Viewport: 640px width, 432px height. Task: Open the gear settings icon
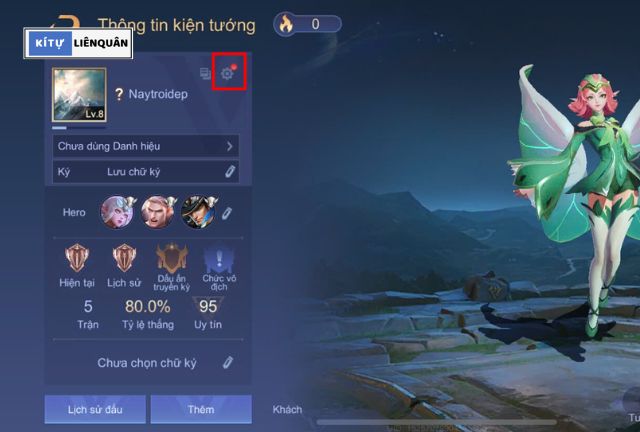(x=227, y=73)
